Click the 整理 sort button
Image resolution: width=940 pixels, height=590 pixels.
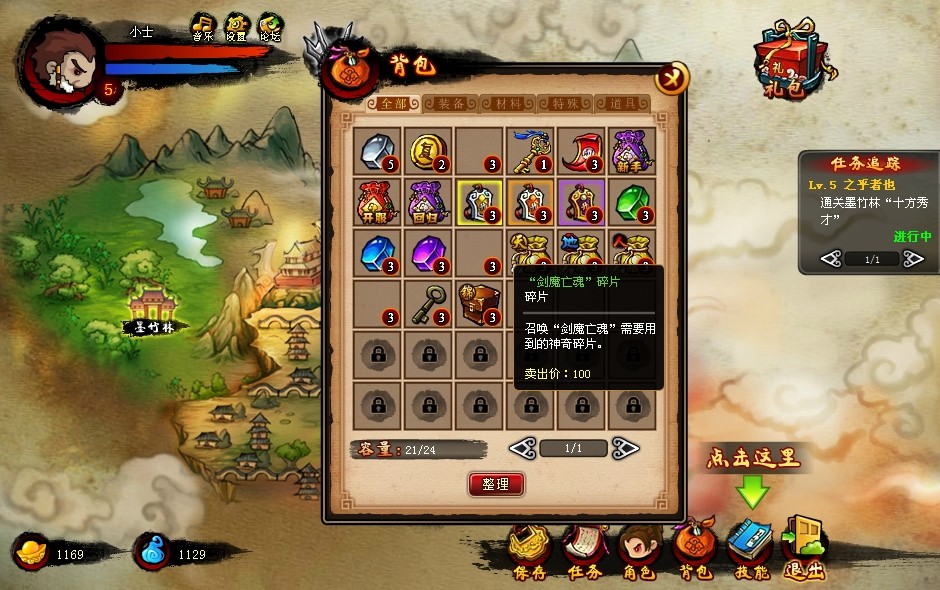(x=496, y=484)
